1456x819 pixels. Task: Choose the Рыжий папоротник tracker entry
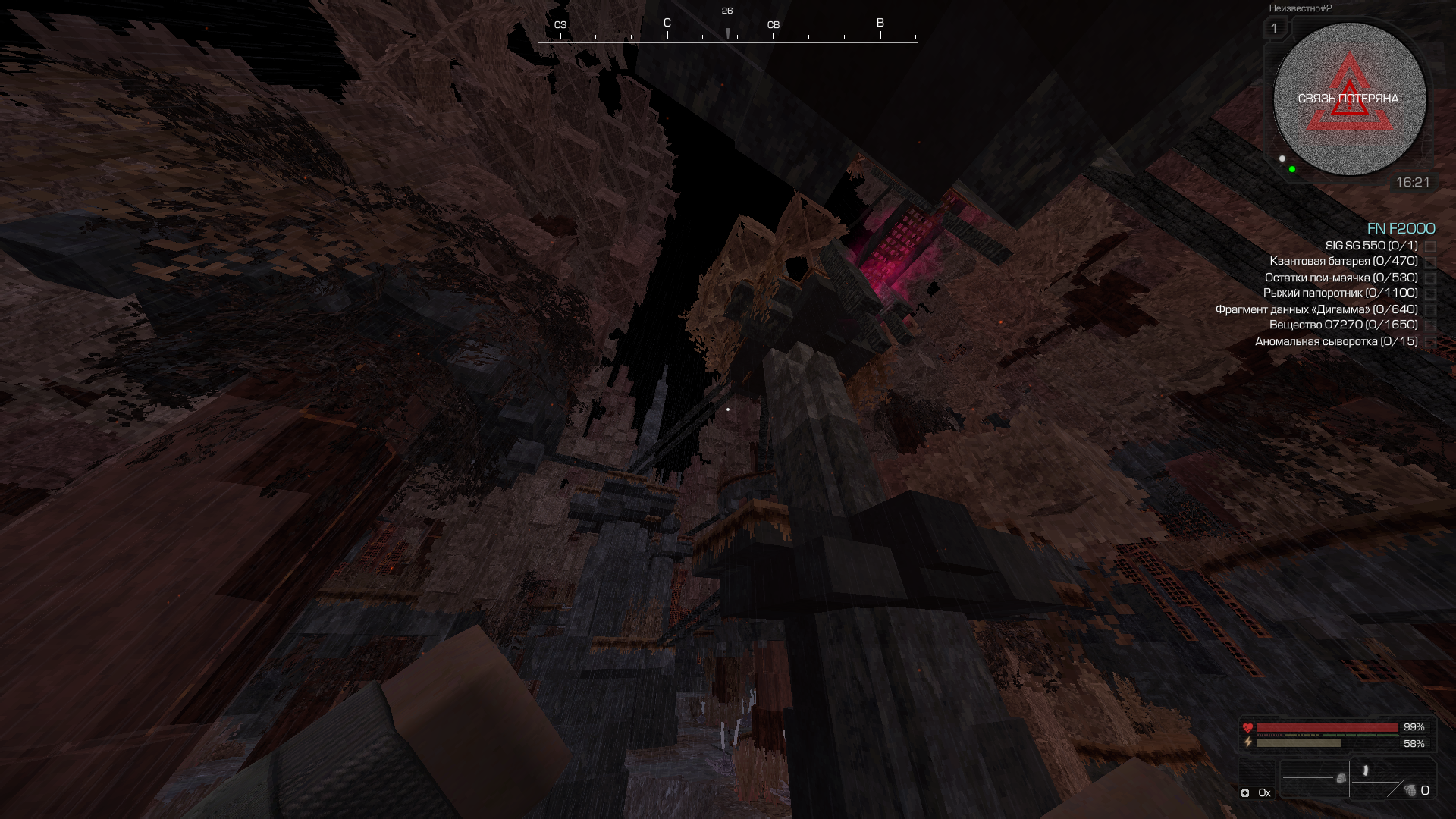coord(1340,293)
